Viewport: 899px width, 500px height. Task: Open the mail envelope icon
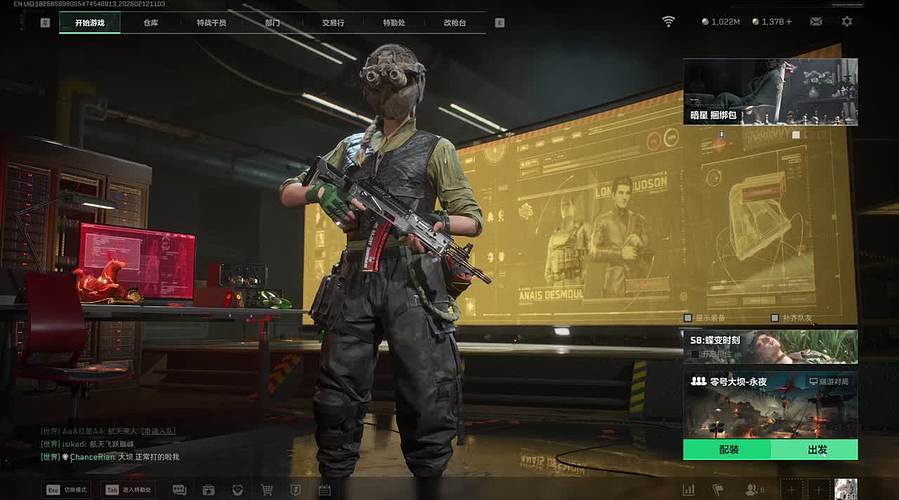coord(817,21)
